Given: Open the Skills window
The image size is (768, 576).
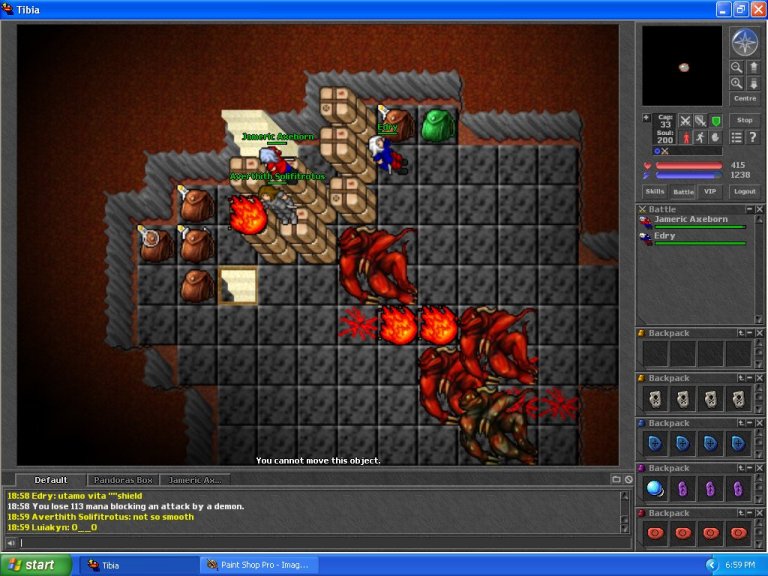Looking at the screenshot, I should point(654,191).
